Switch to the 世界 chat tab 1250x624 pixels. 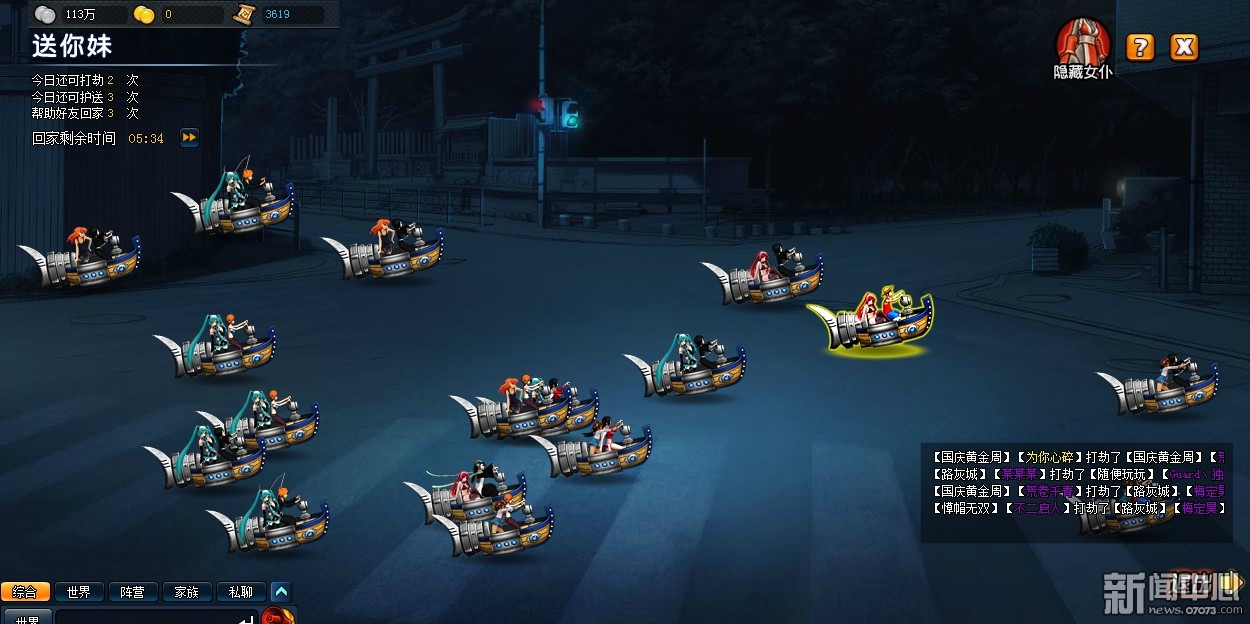[79, 592]
